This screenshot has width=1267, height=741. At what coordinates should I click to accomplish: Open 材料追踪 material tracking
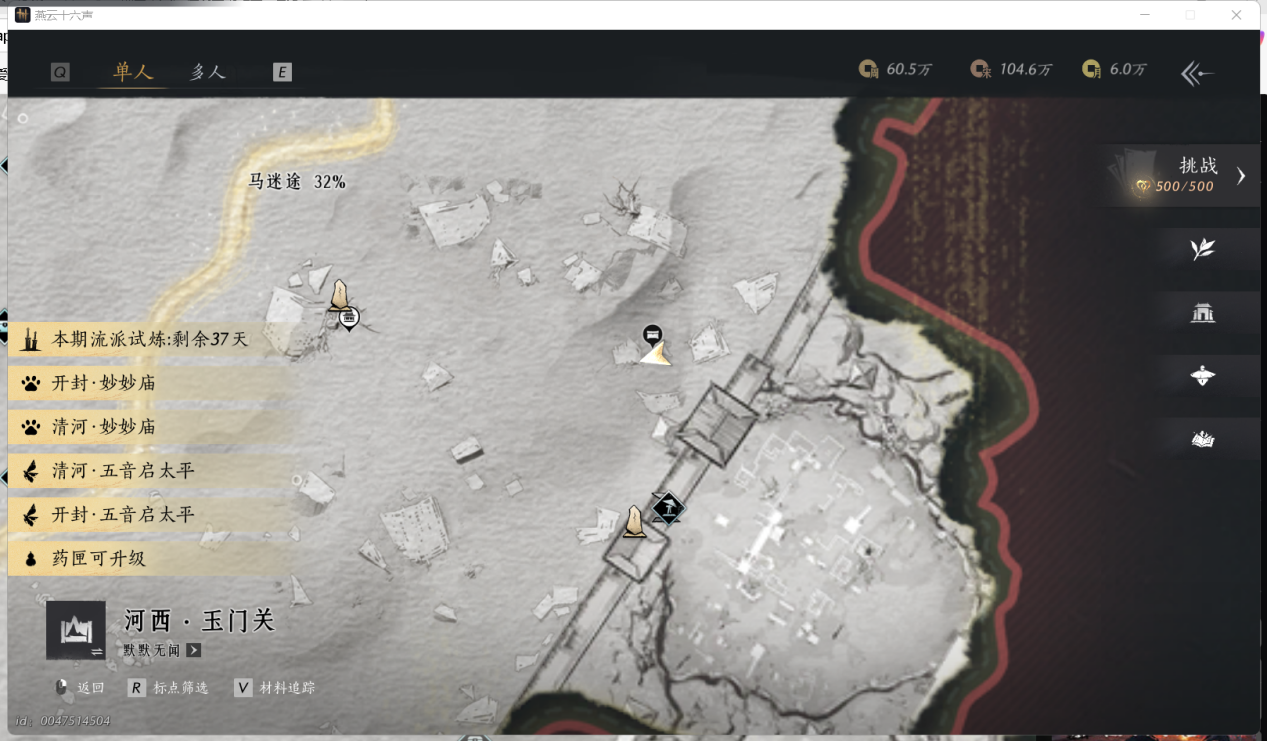coord(275,688)
